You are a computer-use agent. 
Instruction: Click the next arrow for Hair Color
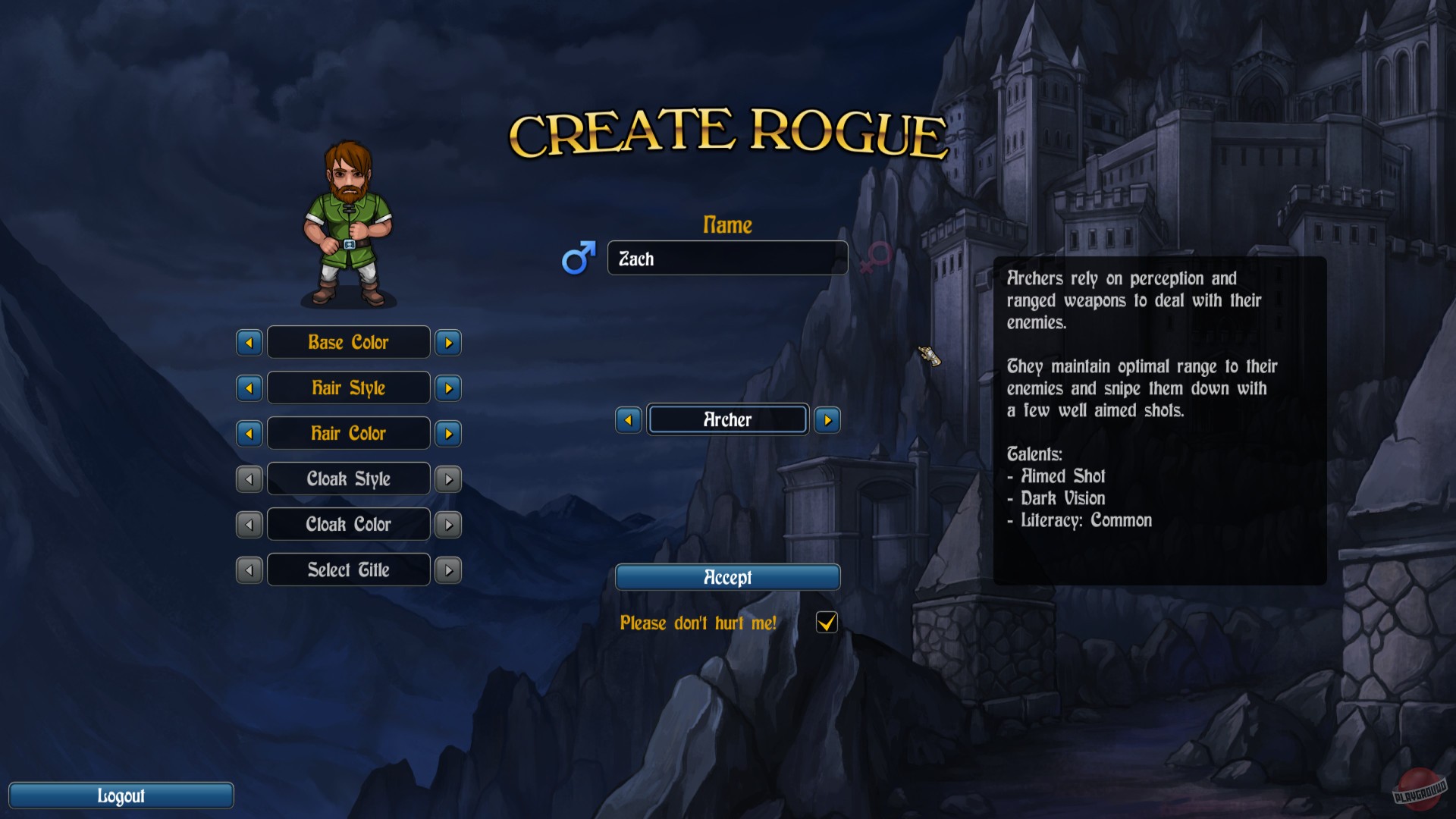click(x=447, y=433)
